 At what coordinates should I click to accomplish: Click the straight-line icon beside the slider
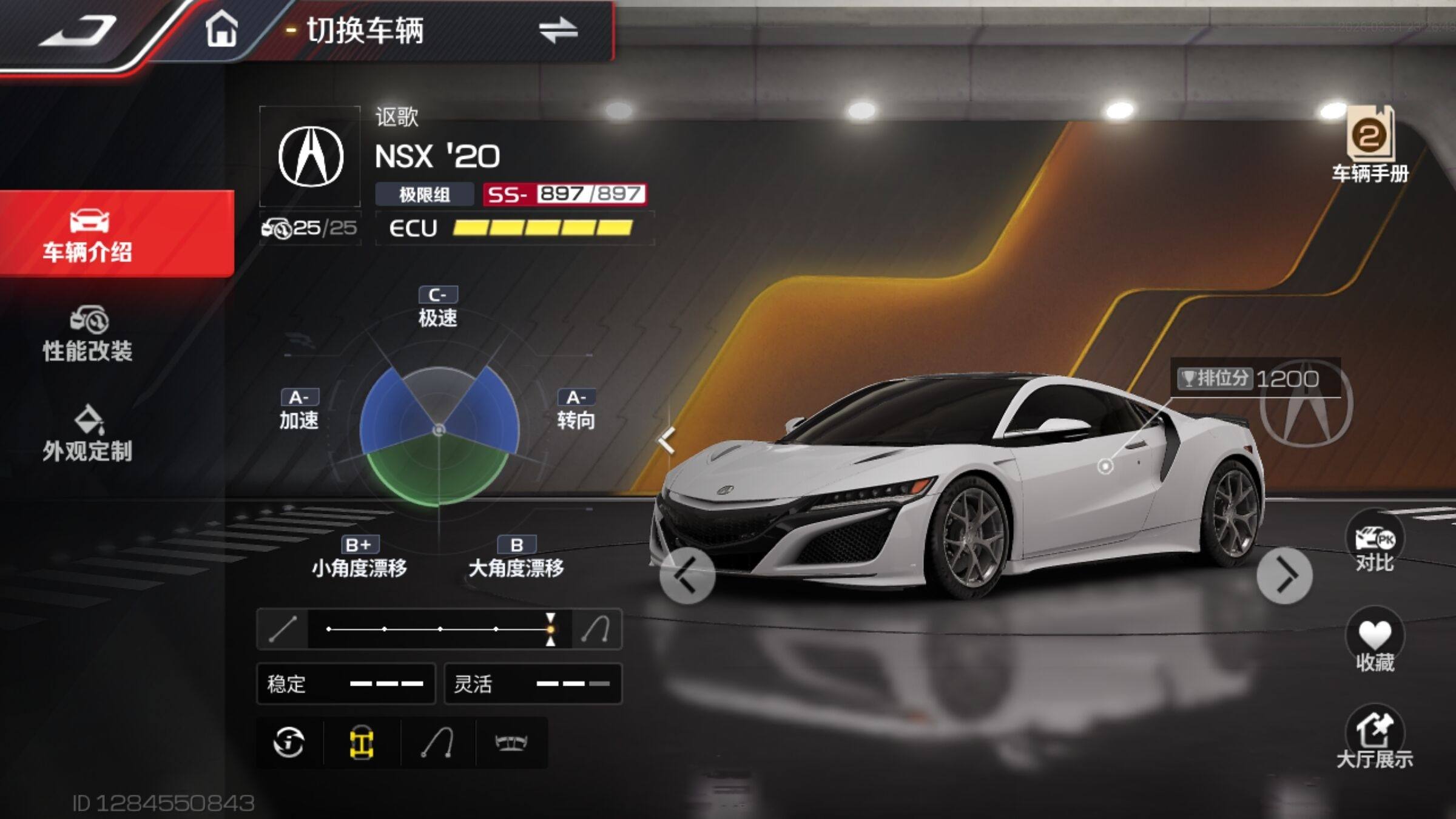[283, 629]
